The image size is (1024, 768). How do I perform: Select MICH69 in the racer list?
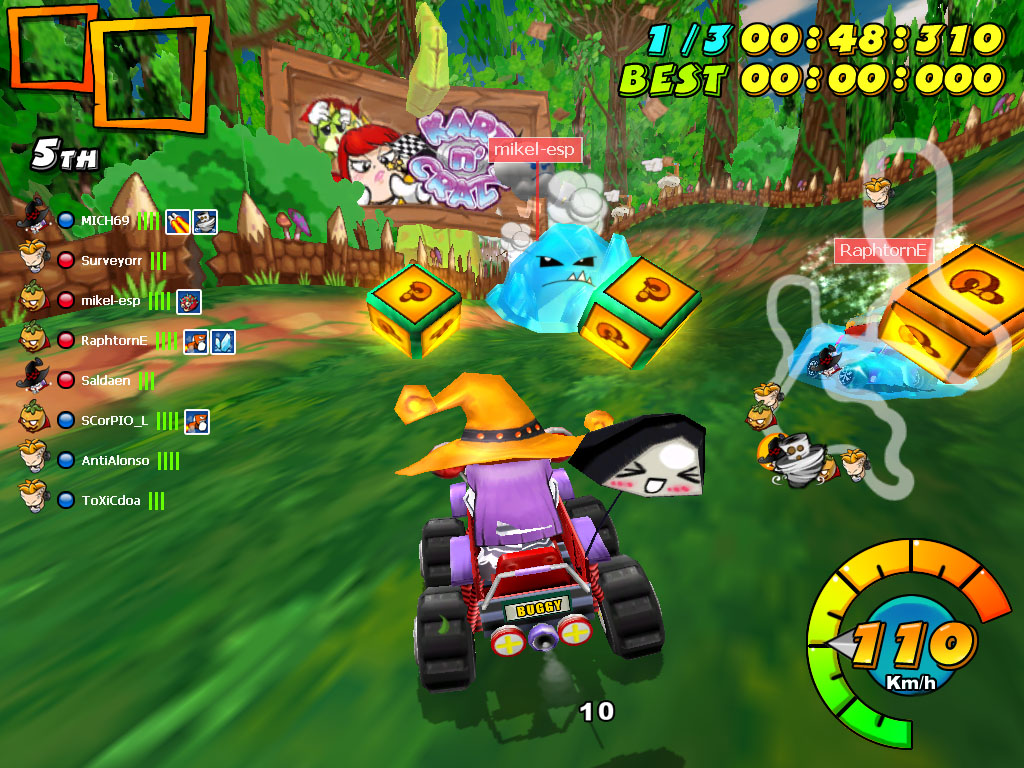point(105,221)
